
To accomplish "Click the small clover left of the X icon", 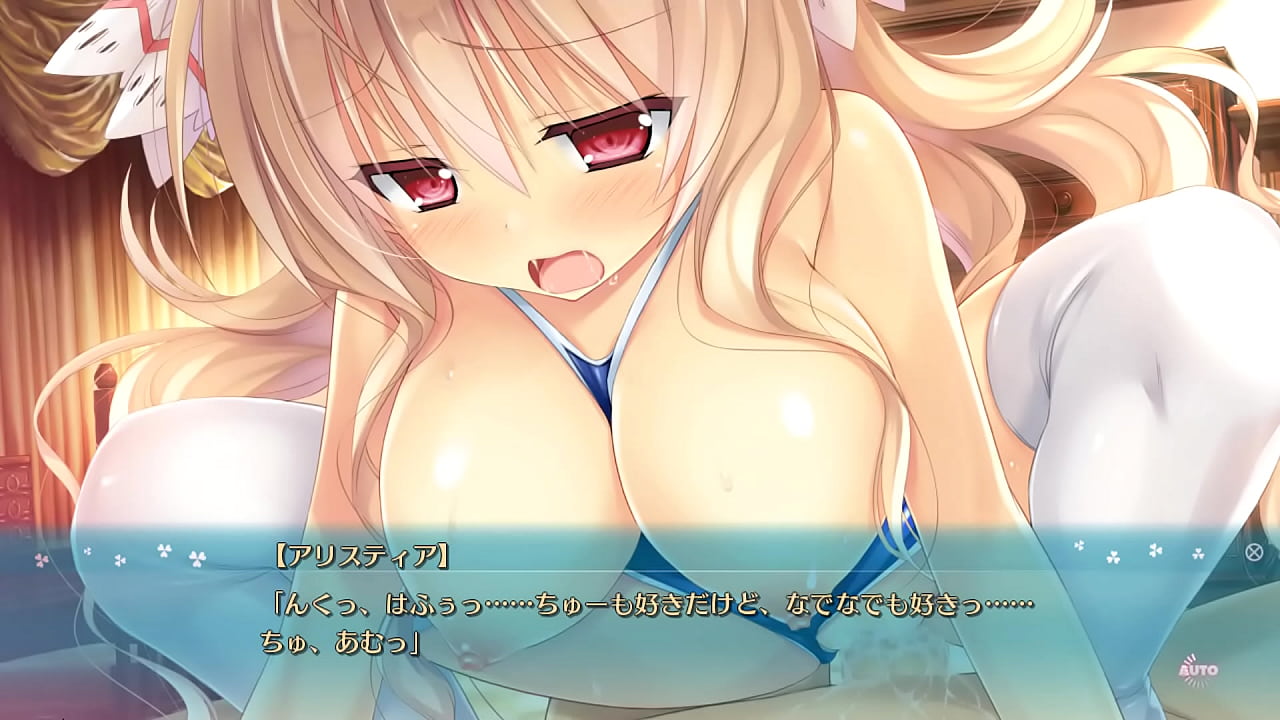I will pyautogui.click(x=1197, y=556).
